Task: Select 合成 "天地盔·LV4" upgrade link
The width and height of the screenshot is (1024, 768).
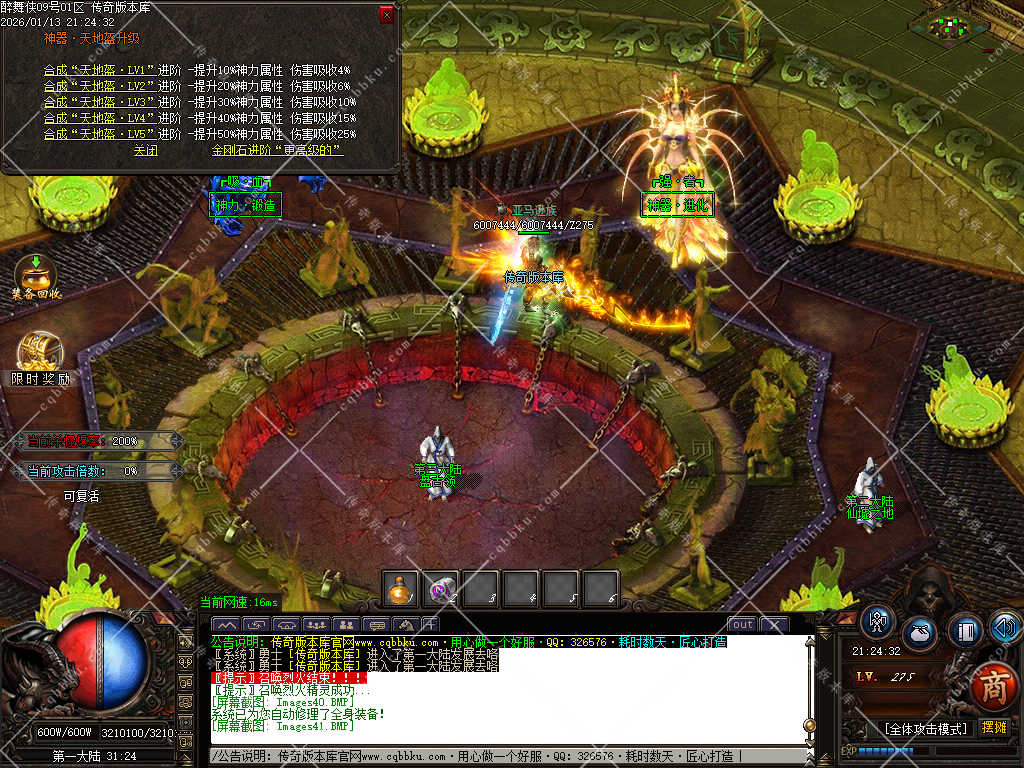Action: [x=99, y=118]
